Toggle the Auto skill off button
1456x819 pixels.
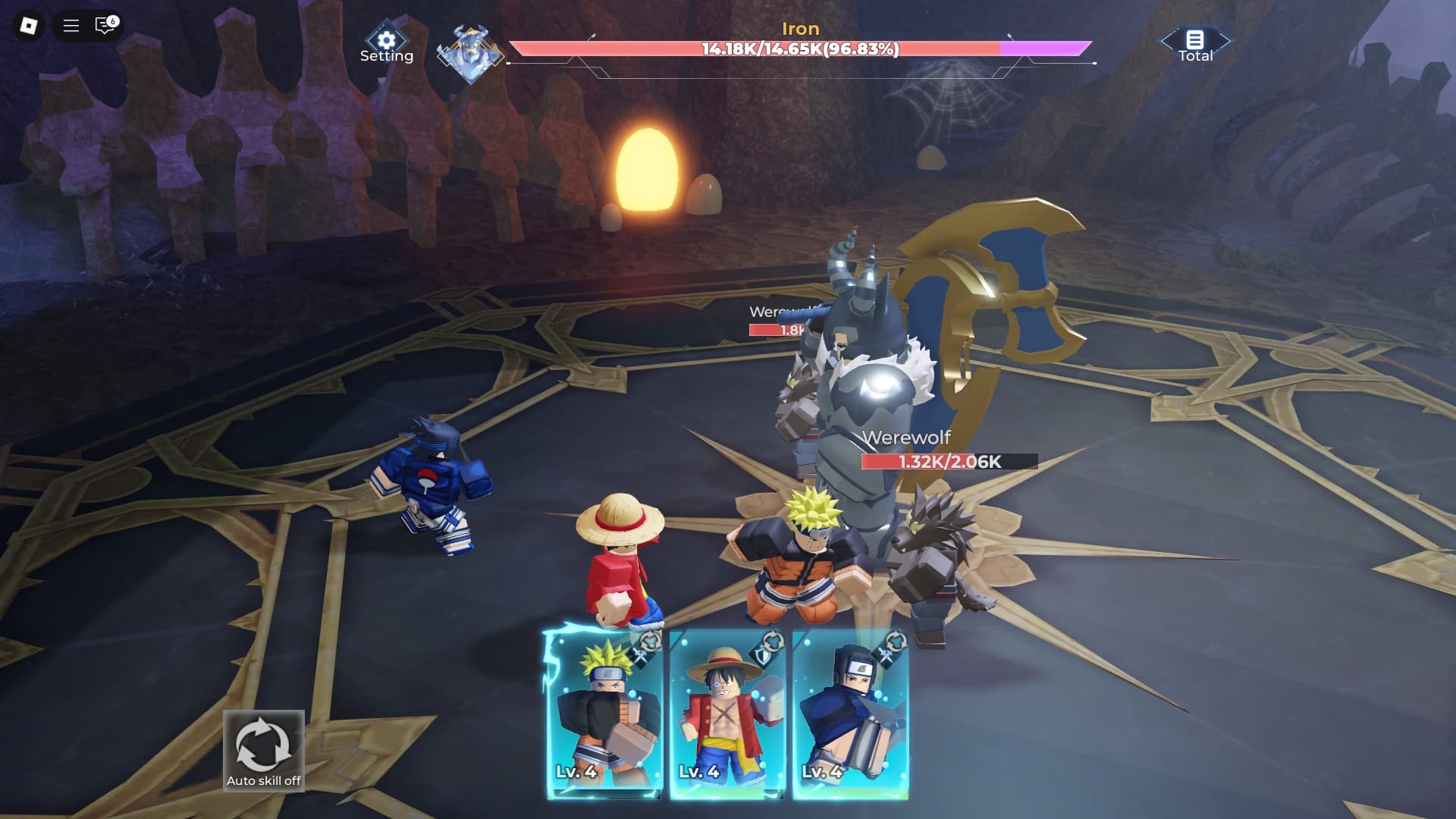263,751
